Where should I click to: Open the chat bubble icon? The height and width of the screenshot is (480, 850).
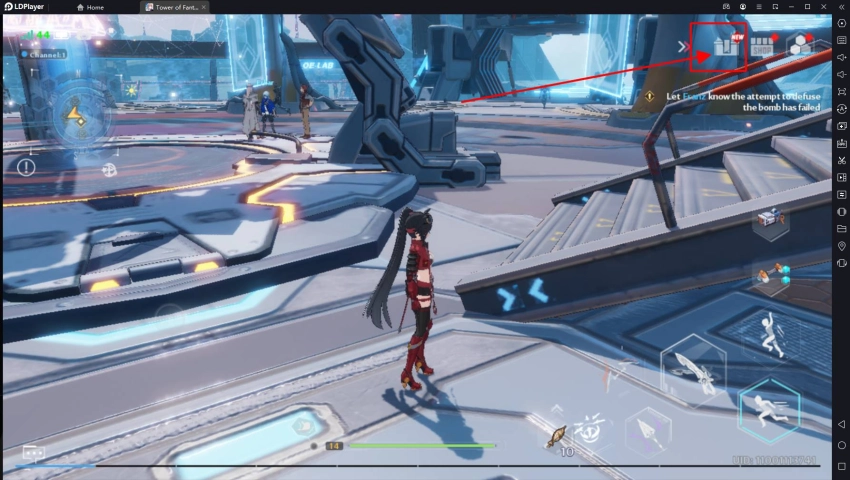click(x=34, y=453)
